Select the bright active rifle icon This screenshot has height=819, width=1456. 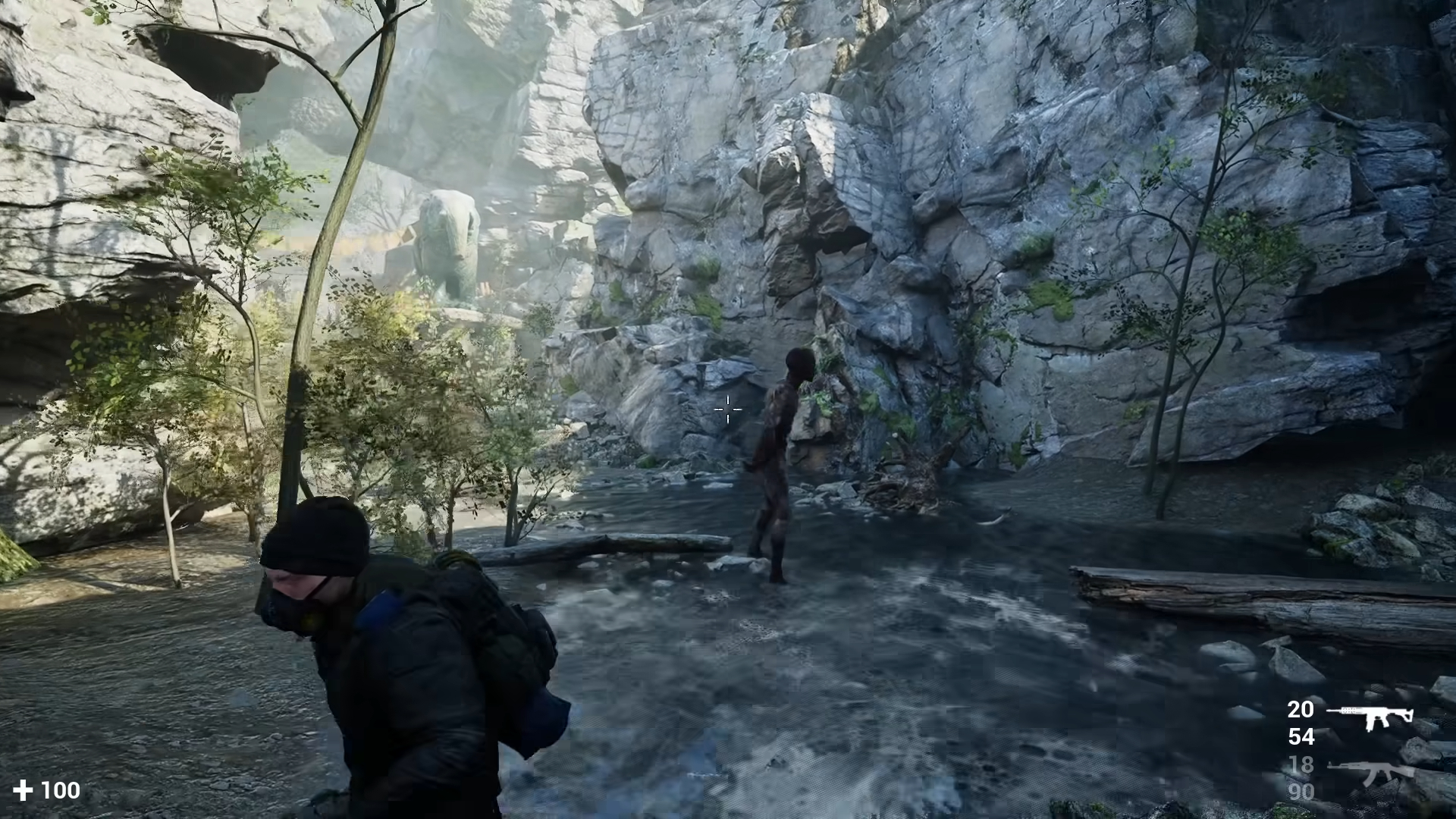(1370, 716)
